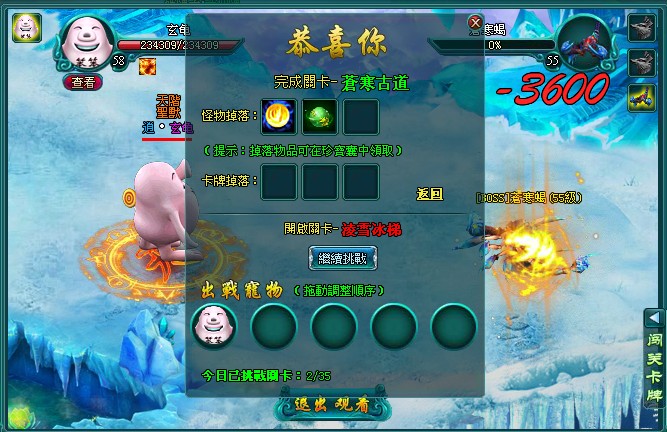Image resolution: width=667 pixels, height=432 pixels.
Task: Click the enemy scorpion boss portrait
Action: point(585,43)
